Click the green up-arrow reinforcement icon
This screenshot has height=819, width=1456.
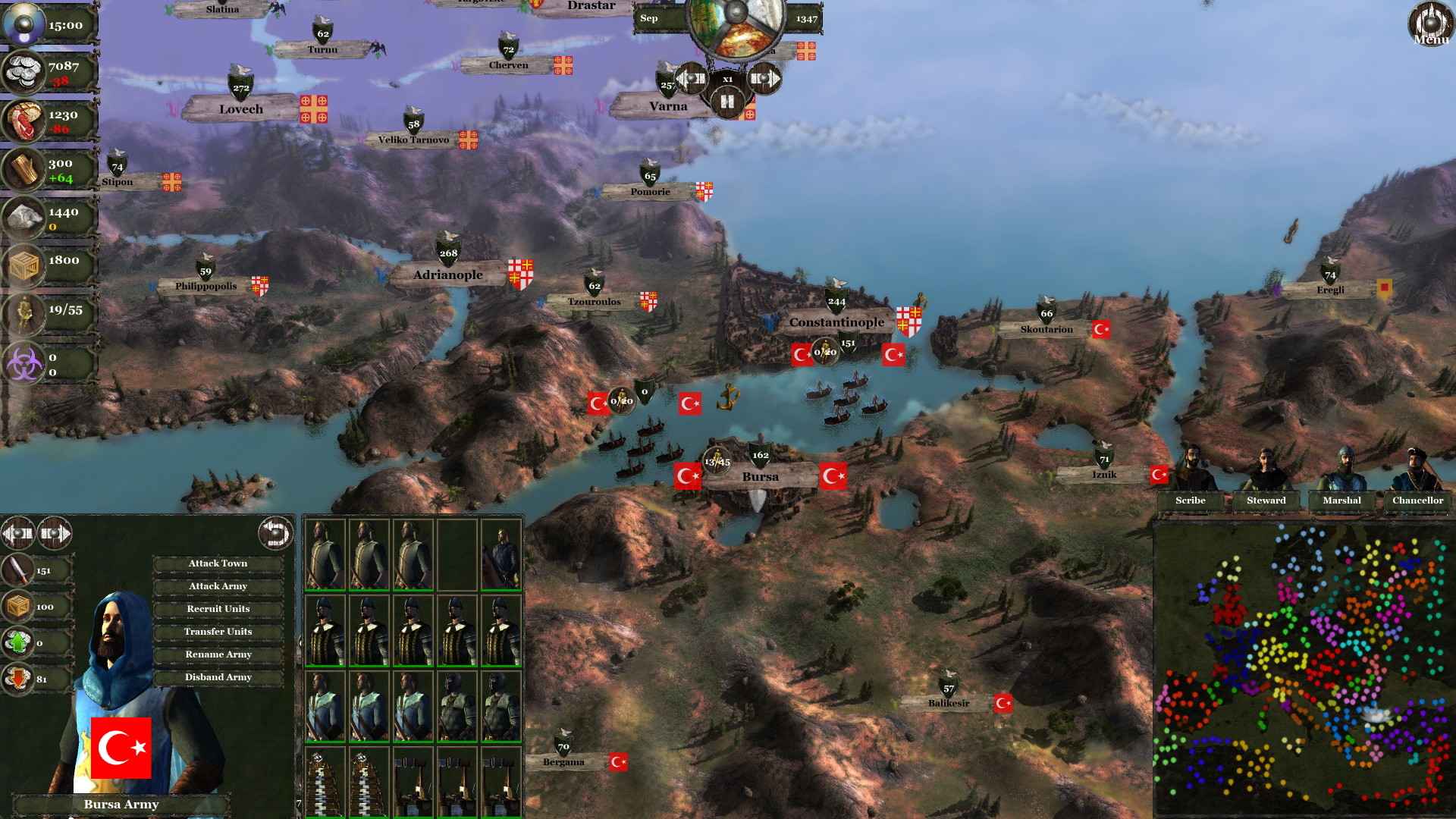[17, 642]
